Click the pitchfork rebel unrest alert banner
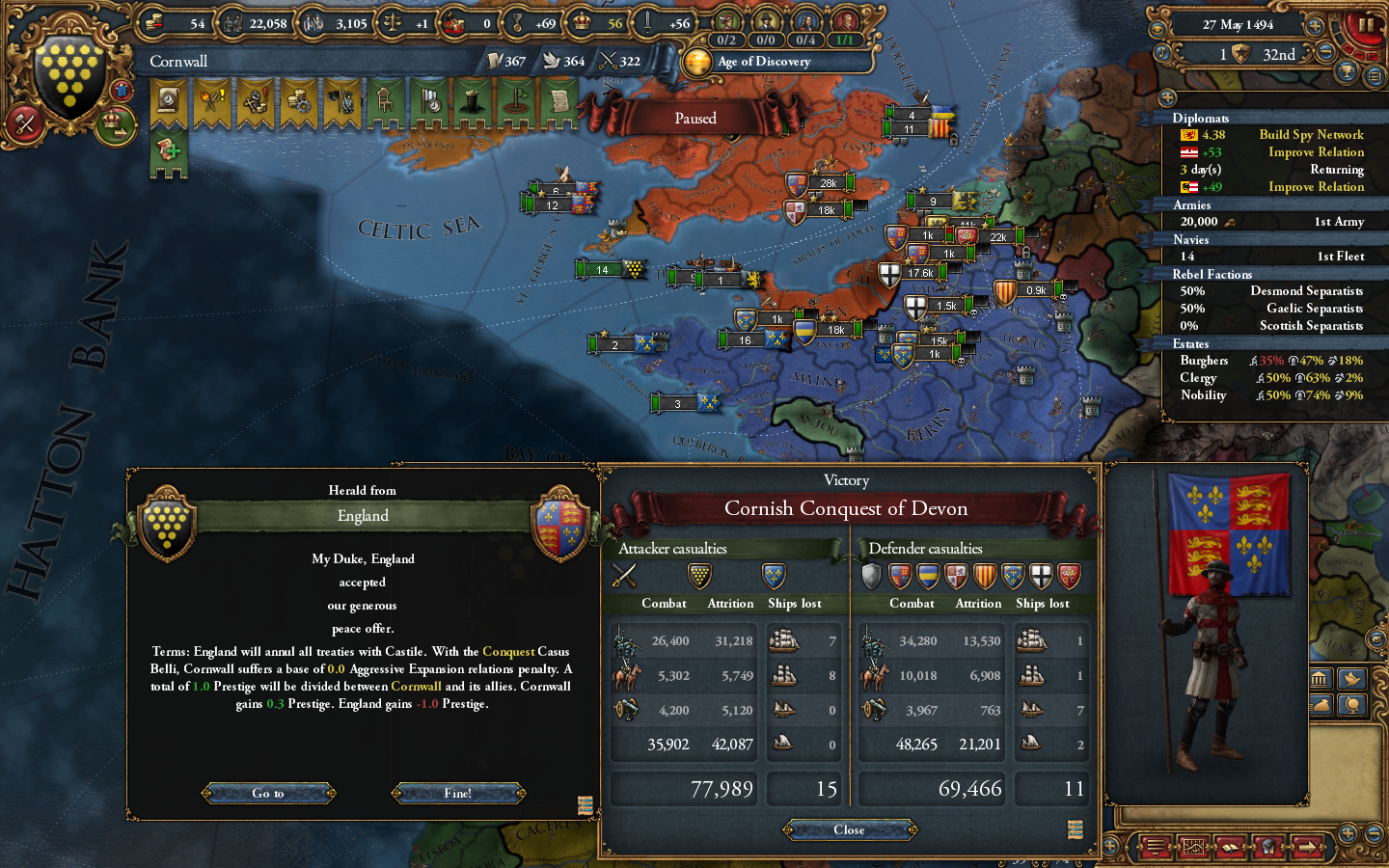This screenshot has width=1389, height=868. pyautogui.click(x=212, y=101)
